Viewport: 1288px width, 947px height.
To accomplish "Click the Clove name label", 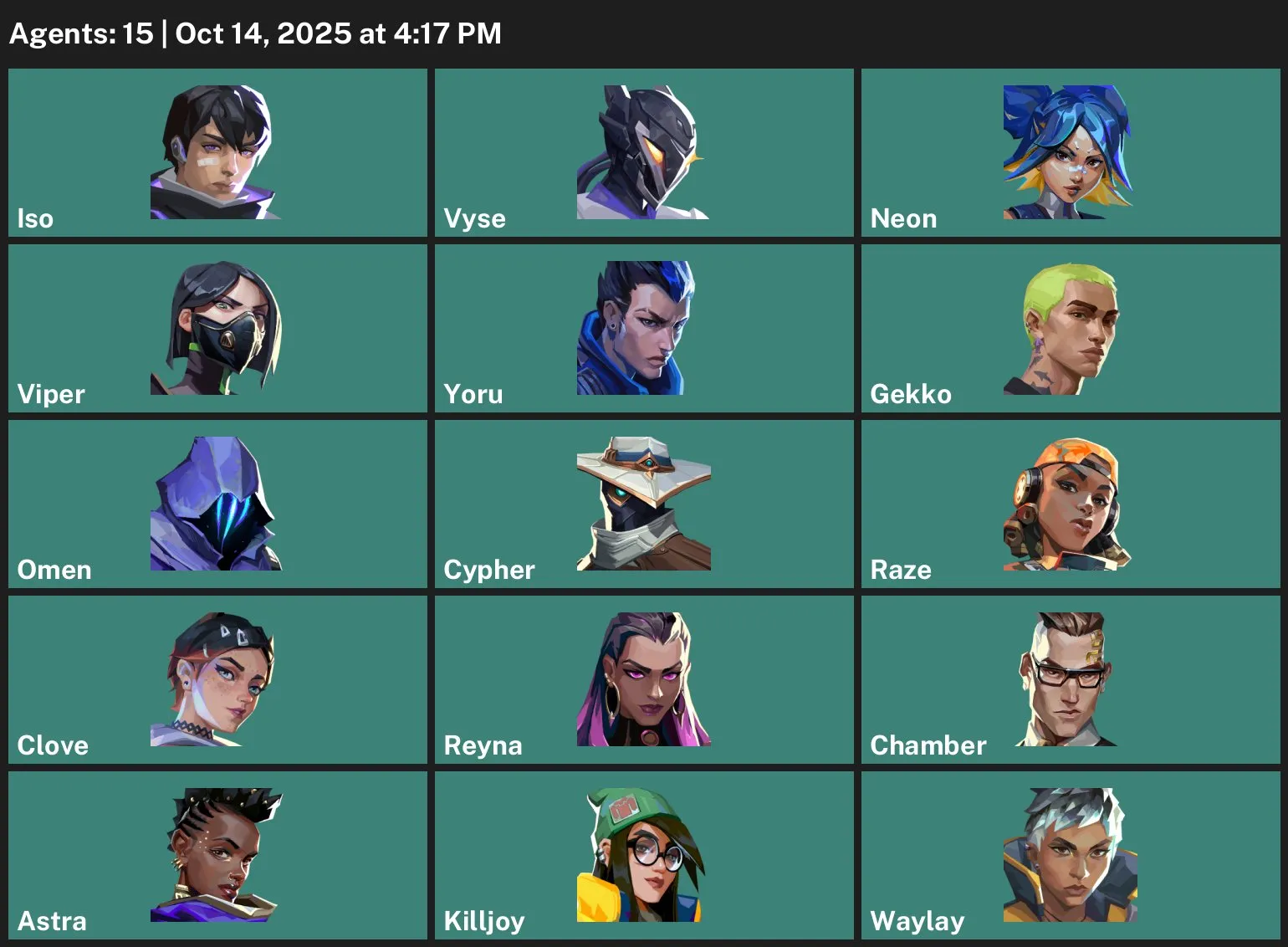I will coord(52,745).
